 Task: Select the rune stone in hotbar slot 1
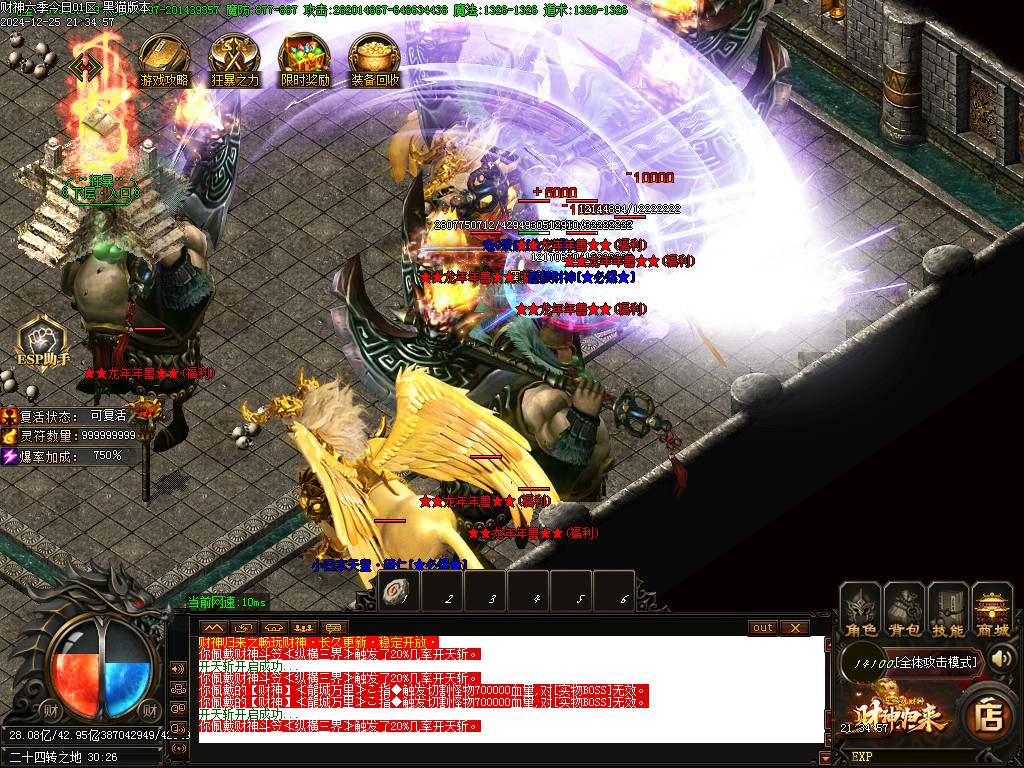(398, 594)
